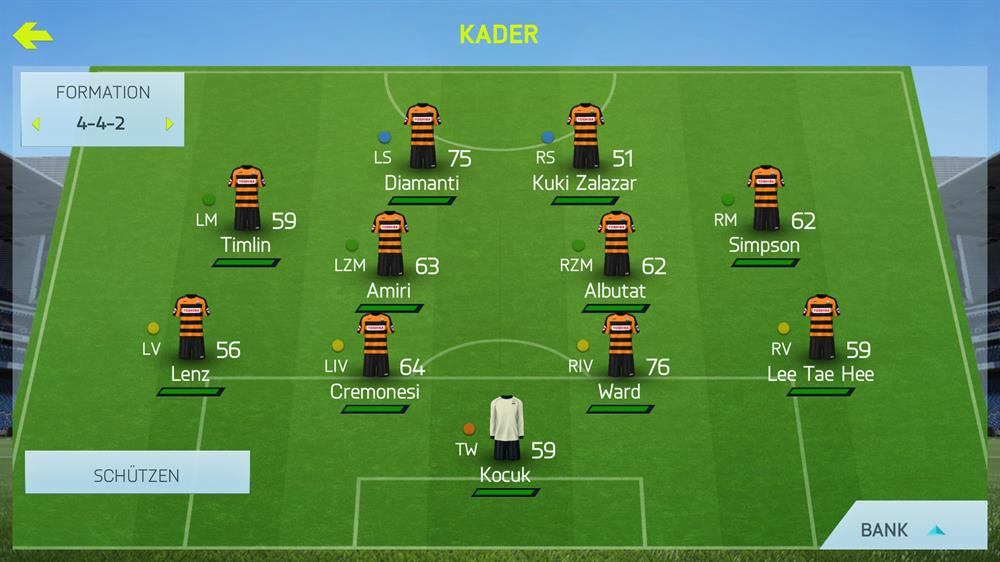
Task: Choose right midfielder Simpson
Action: tap(765, 199)
